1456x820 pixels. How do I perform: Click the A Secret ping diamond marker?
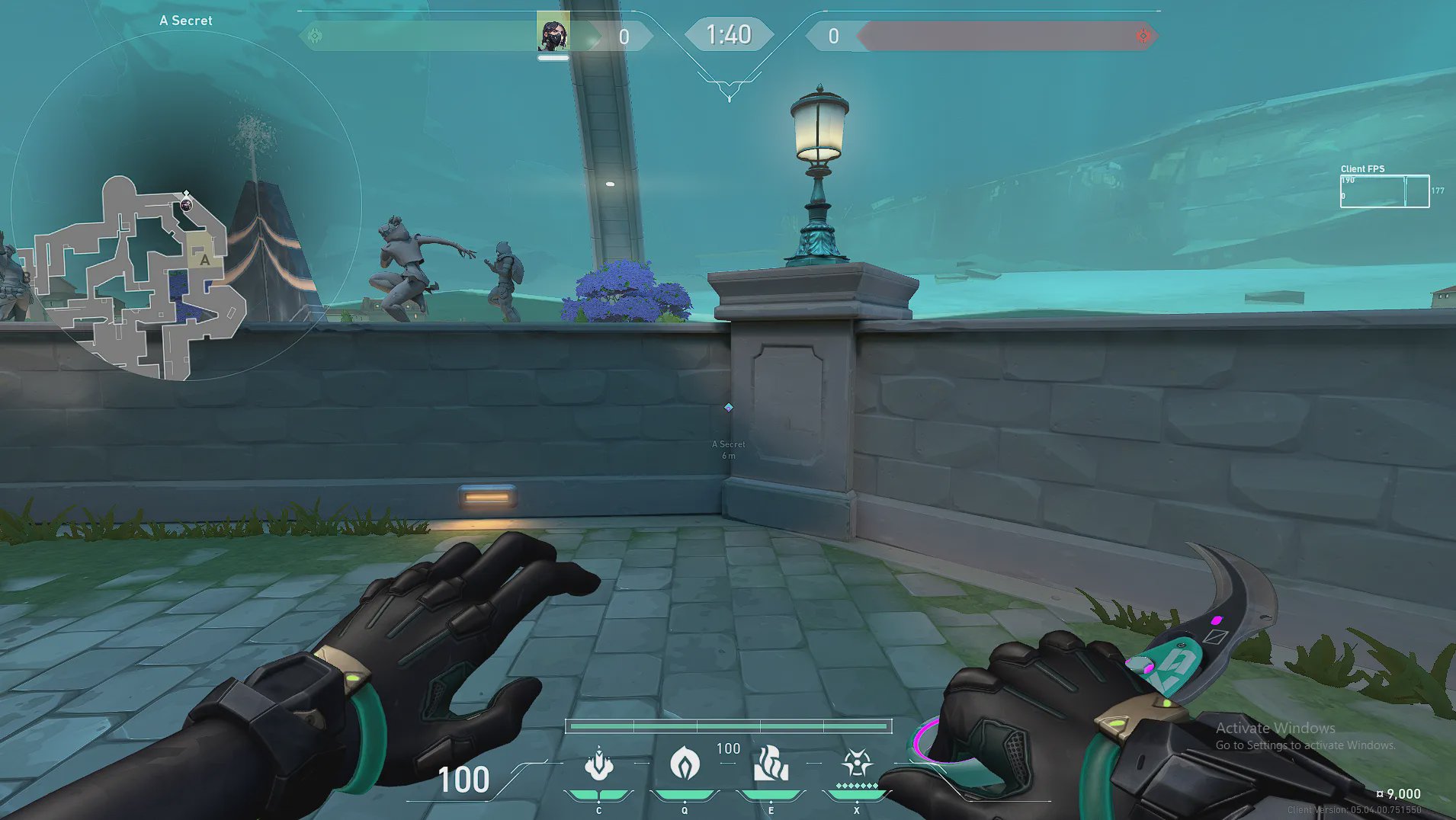pyautogui.click(x=729, y=408)
